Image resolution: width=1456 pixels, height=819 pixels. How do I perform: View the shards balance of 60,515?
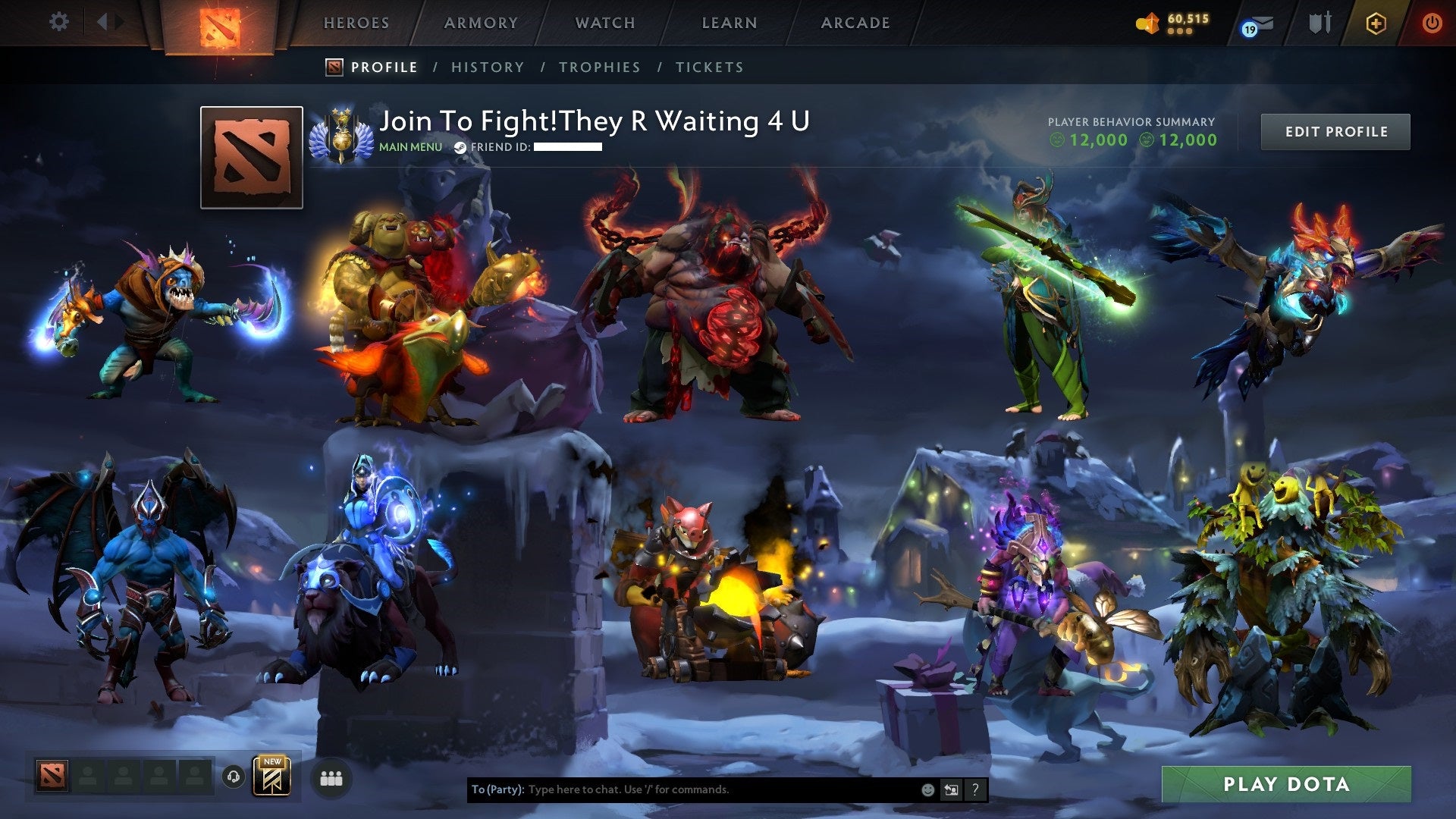point(1178,22)
